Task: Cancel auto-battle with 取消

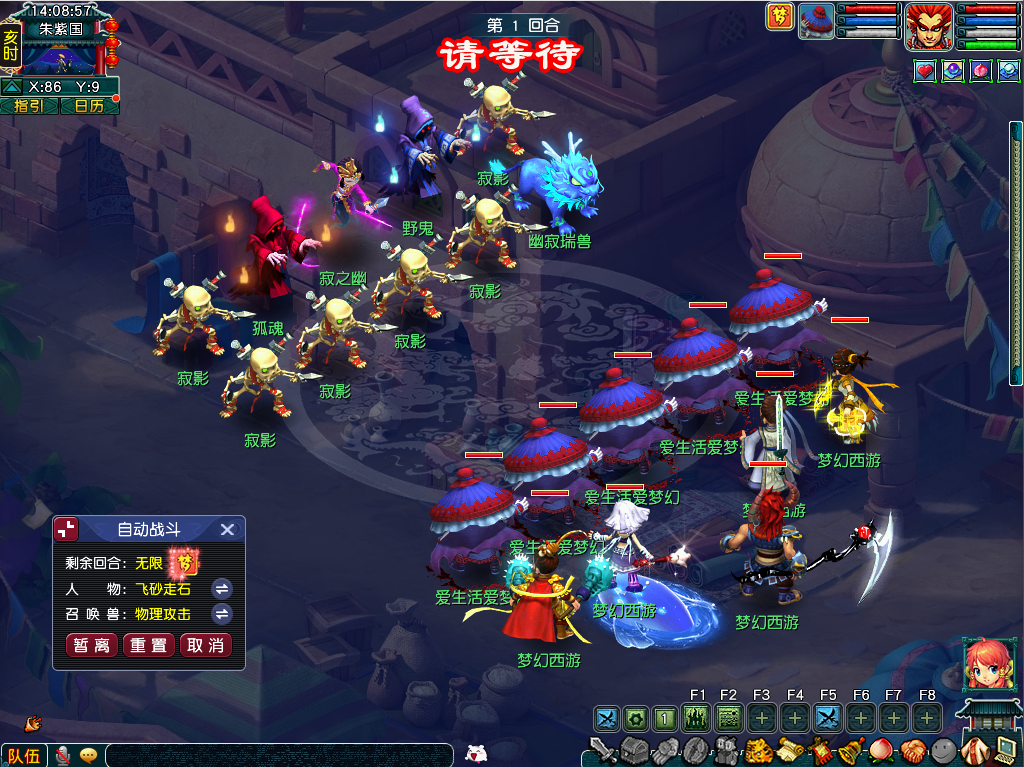Action: coord(205,645)
